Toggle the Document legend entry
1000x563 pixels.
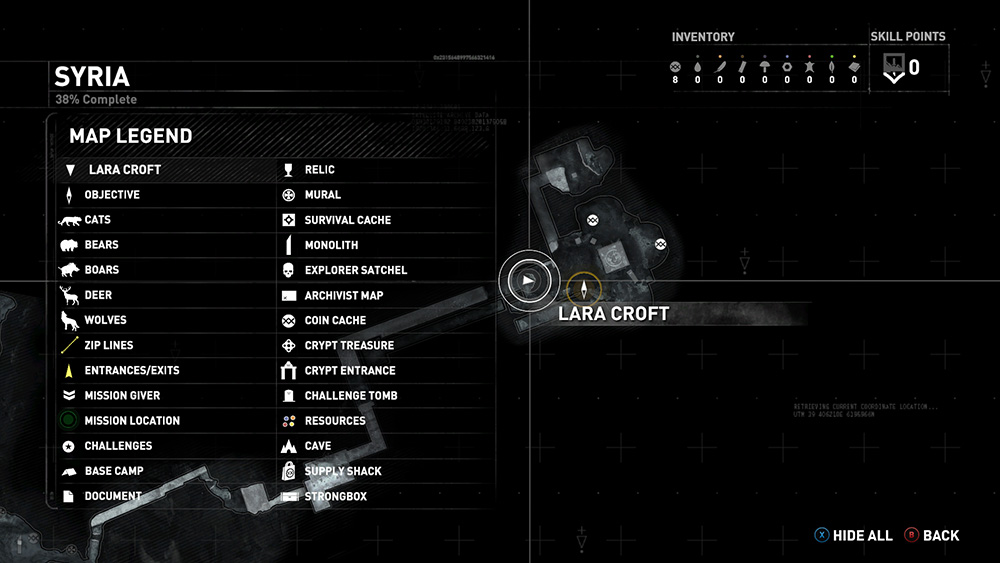tap(112, 496)
